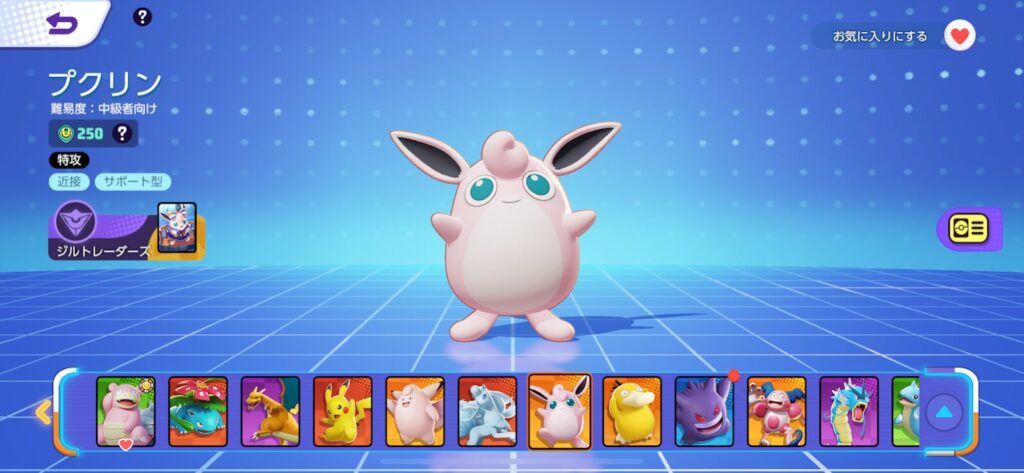Select Slowbro in the Pokémon roster
This screenshot has width=1024, height=473.
[x=126, y=411]
